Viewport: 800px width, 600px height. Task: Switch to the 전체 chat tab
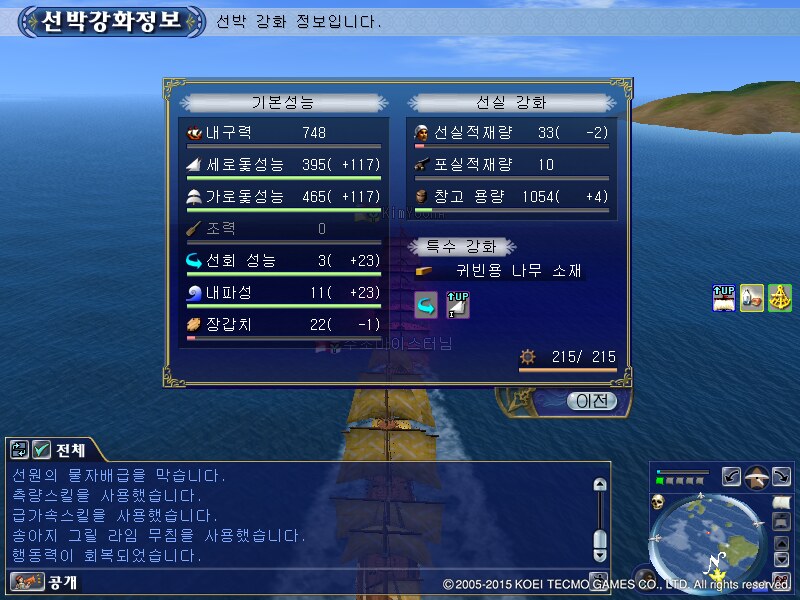pyautogui.click(x=70, y=449)
